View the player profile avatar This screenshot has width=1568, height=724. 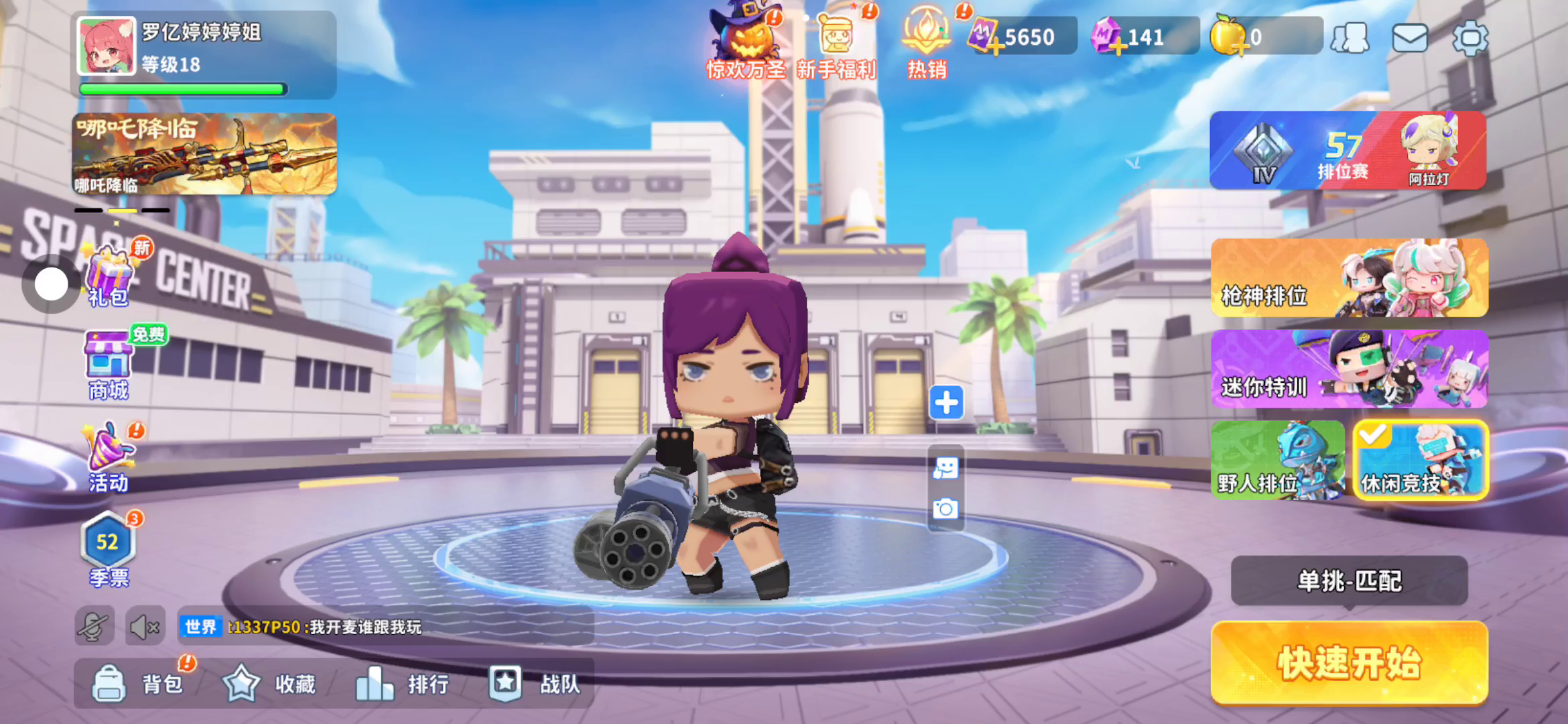click(107, 46)
